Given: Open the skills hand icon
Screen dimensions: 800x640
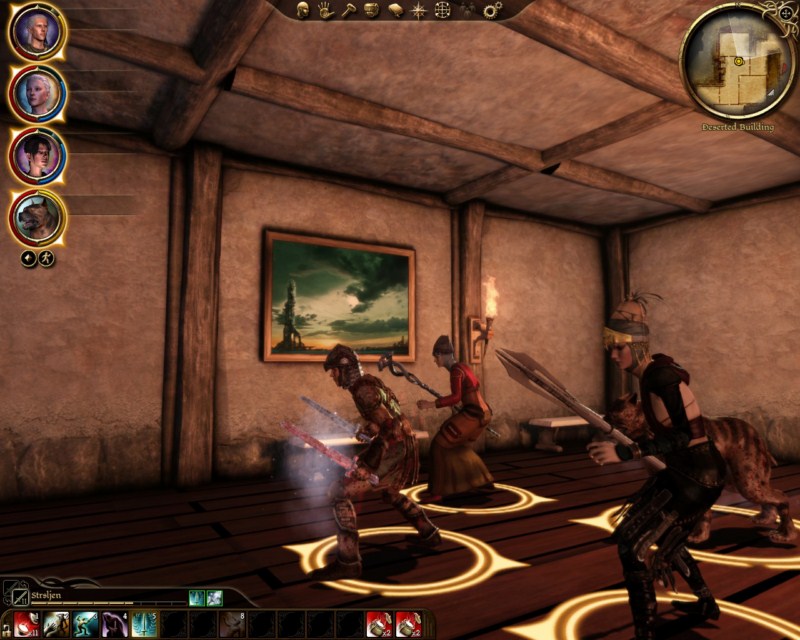Looking at the screenshot, I should tap(326, 10).
